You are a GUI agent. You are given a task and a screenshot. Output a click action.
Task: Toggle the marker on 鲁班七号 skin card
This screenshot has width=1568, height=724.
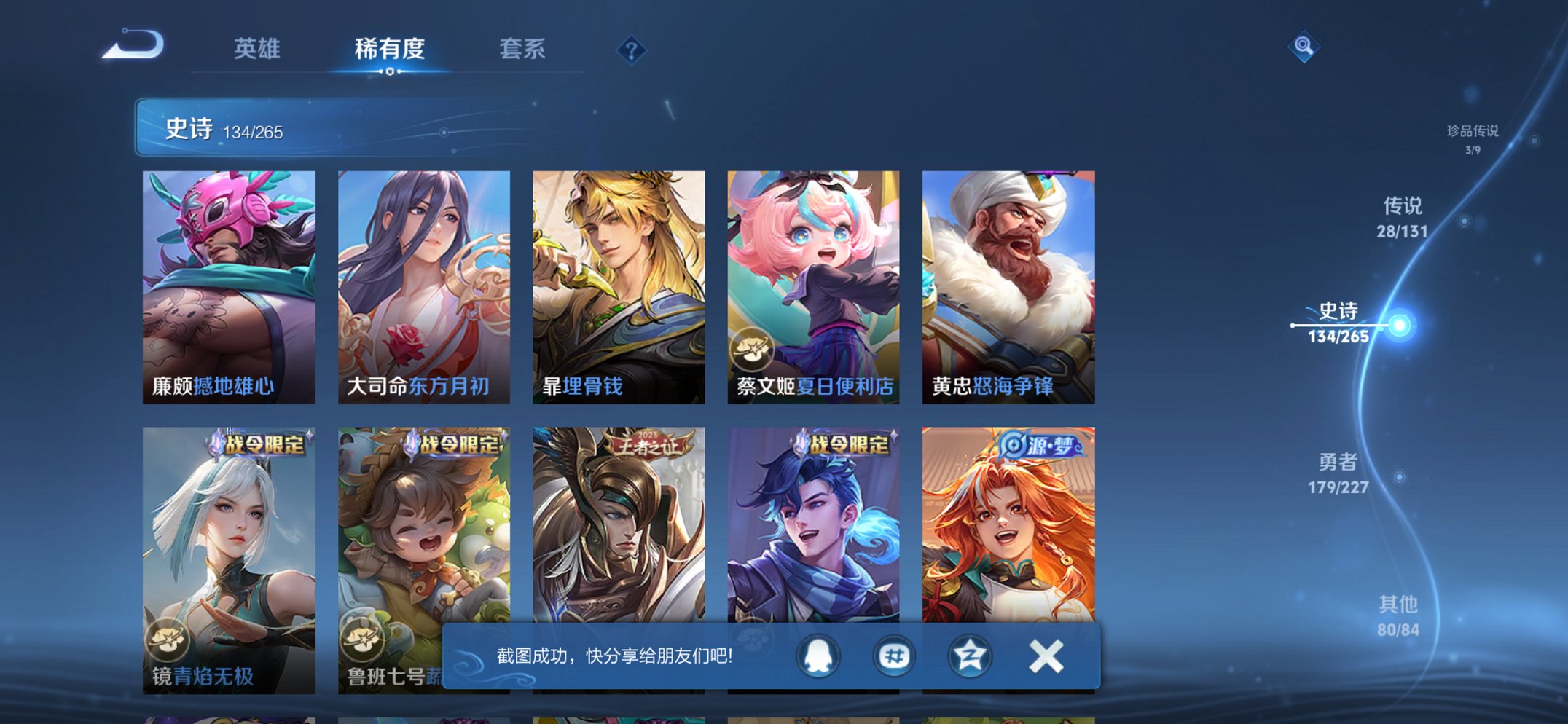click(x=363, y=637)
